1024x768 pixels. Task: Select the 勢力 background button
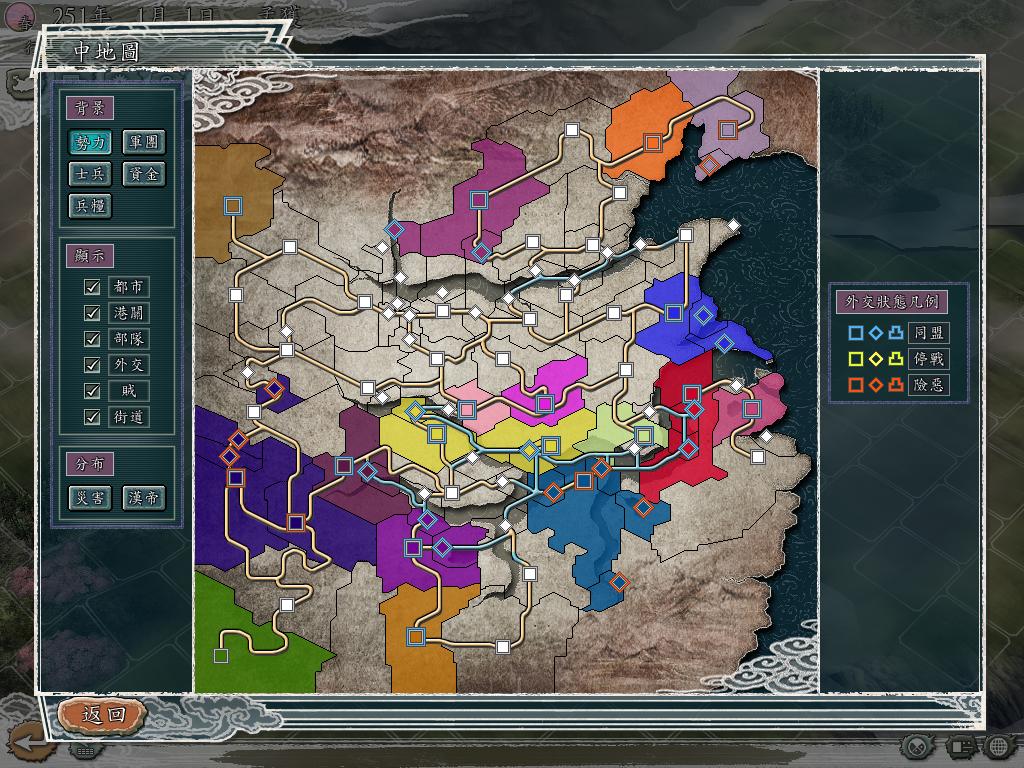click(90, 142)
